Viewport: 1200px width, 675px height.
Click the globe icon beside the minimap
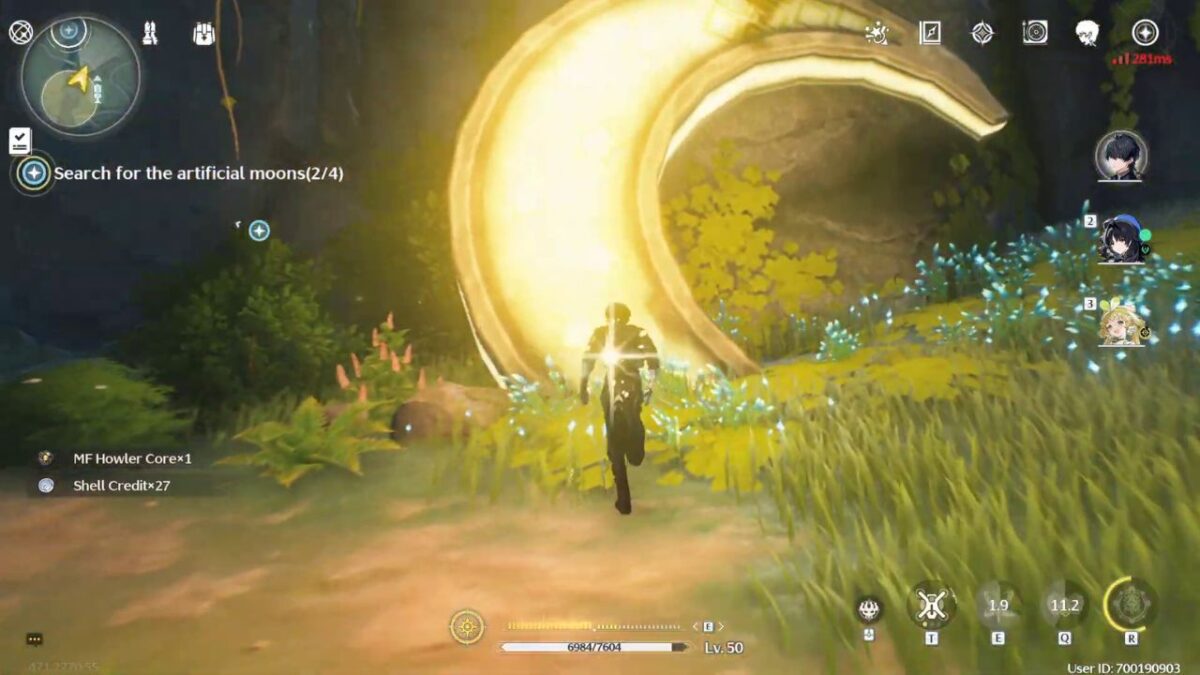[x=21, y=33]
